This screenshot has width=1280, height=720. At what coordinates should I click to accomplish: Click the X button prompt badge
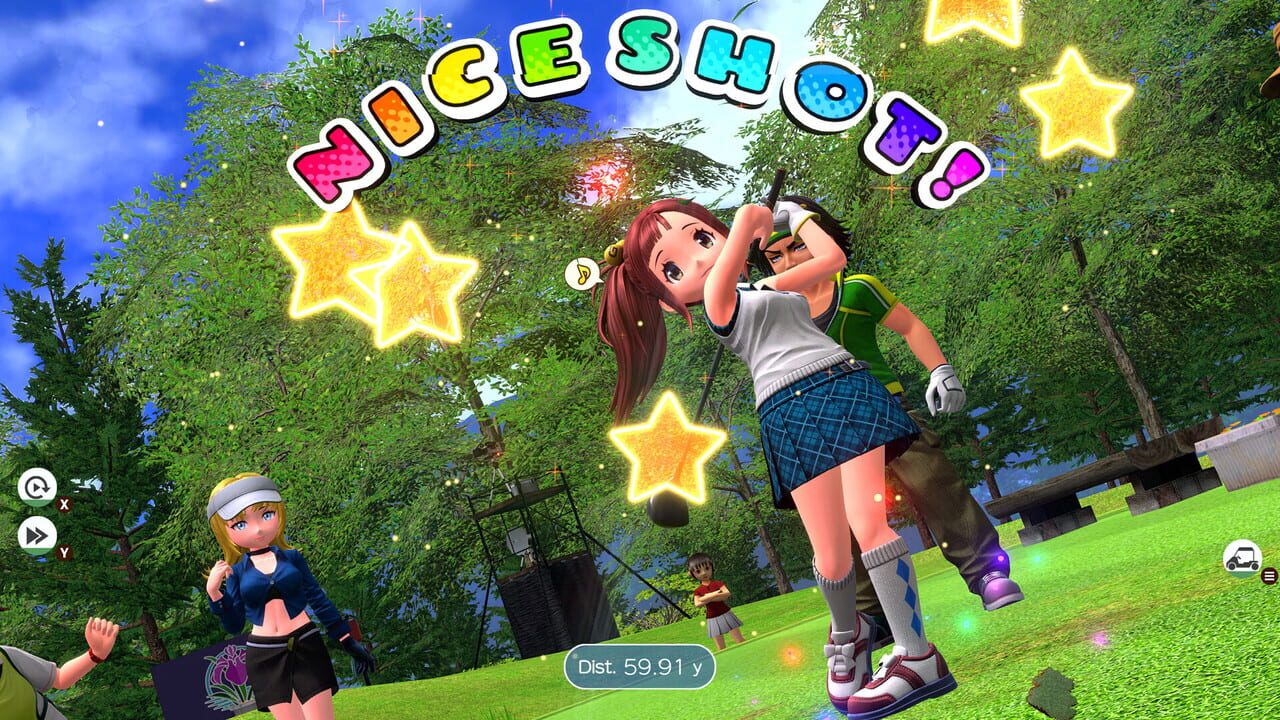click(64, 503)
